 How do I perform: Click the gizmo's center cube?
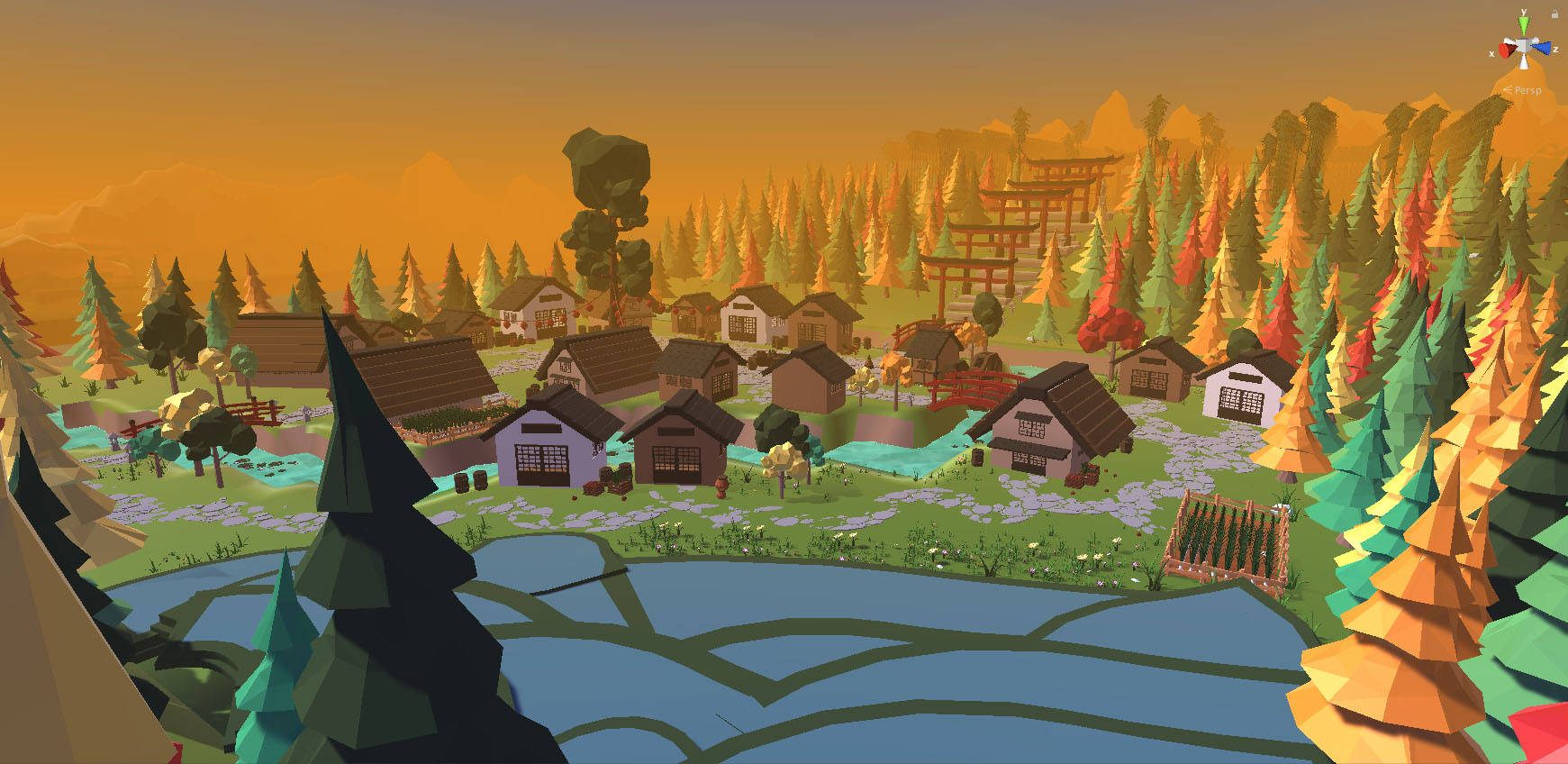[1523, 47]
